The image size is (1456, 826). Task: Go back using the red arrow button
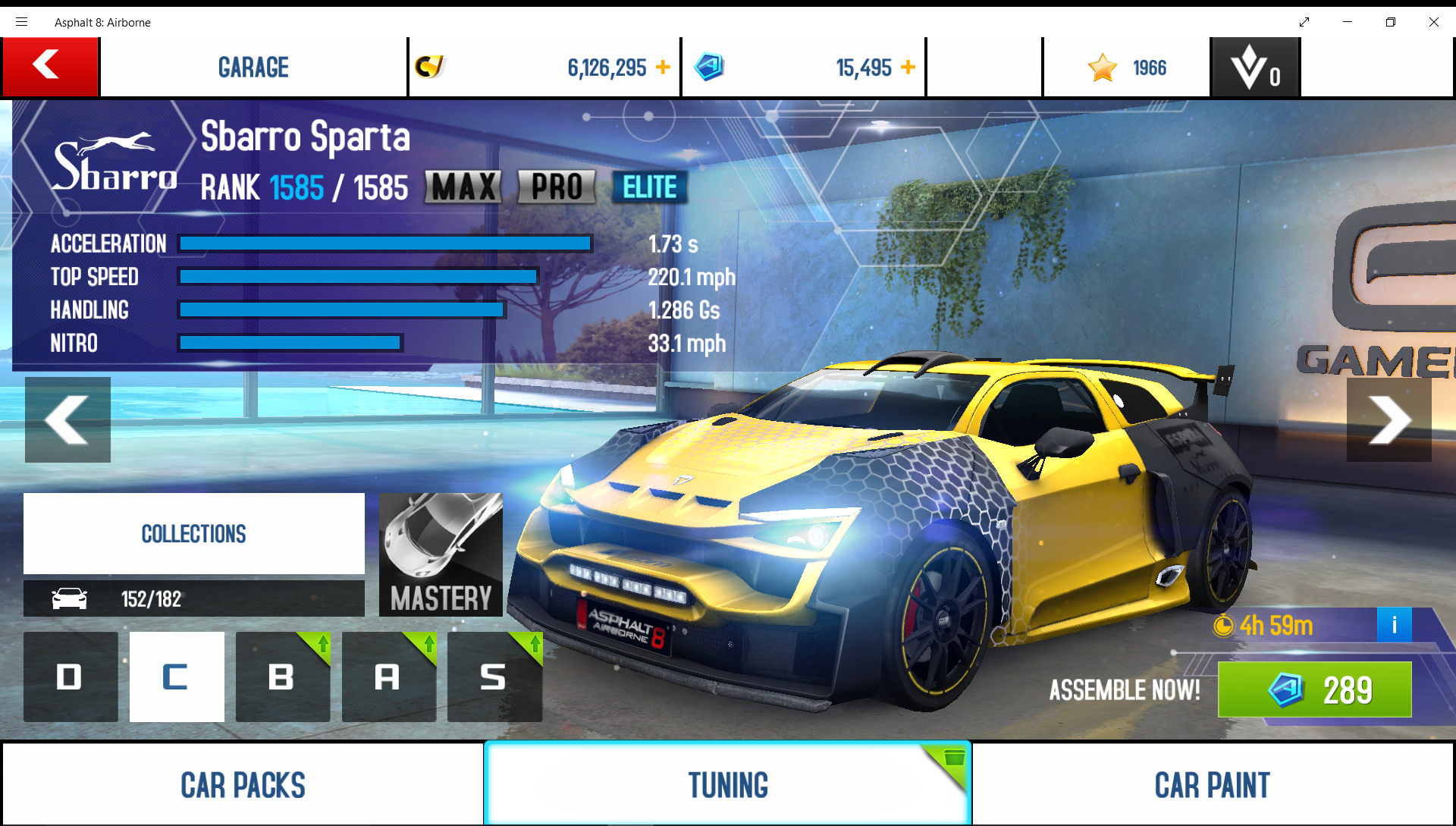coord(50,67)
